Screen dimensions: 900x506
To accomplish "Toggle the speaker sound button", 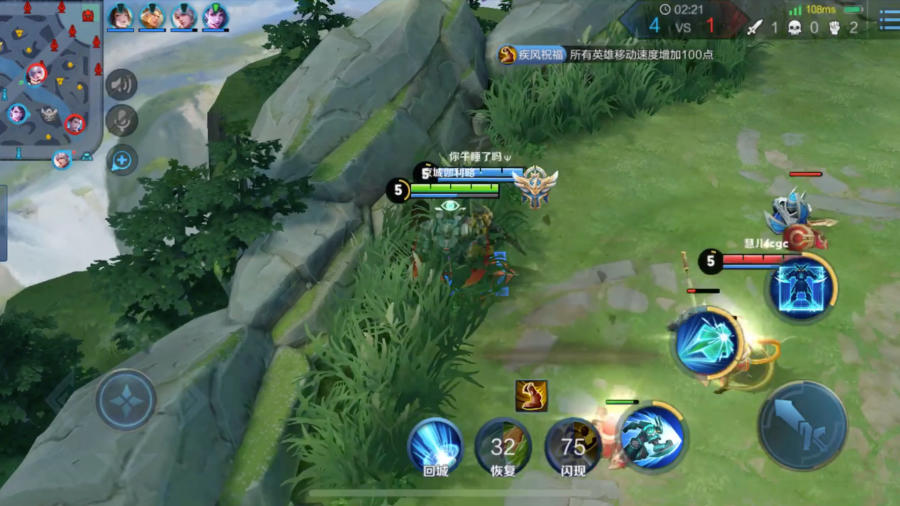I will point(122,85).
